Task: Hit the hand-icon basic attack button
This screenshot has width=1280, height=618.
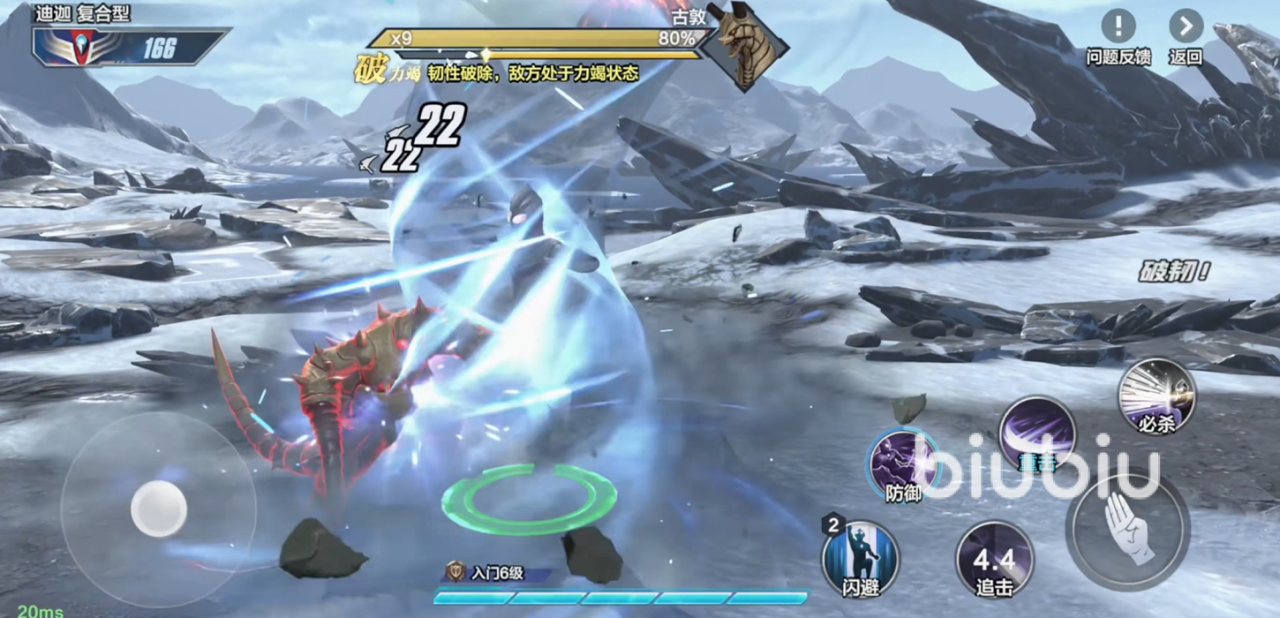Action: coord(1127,527)
